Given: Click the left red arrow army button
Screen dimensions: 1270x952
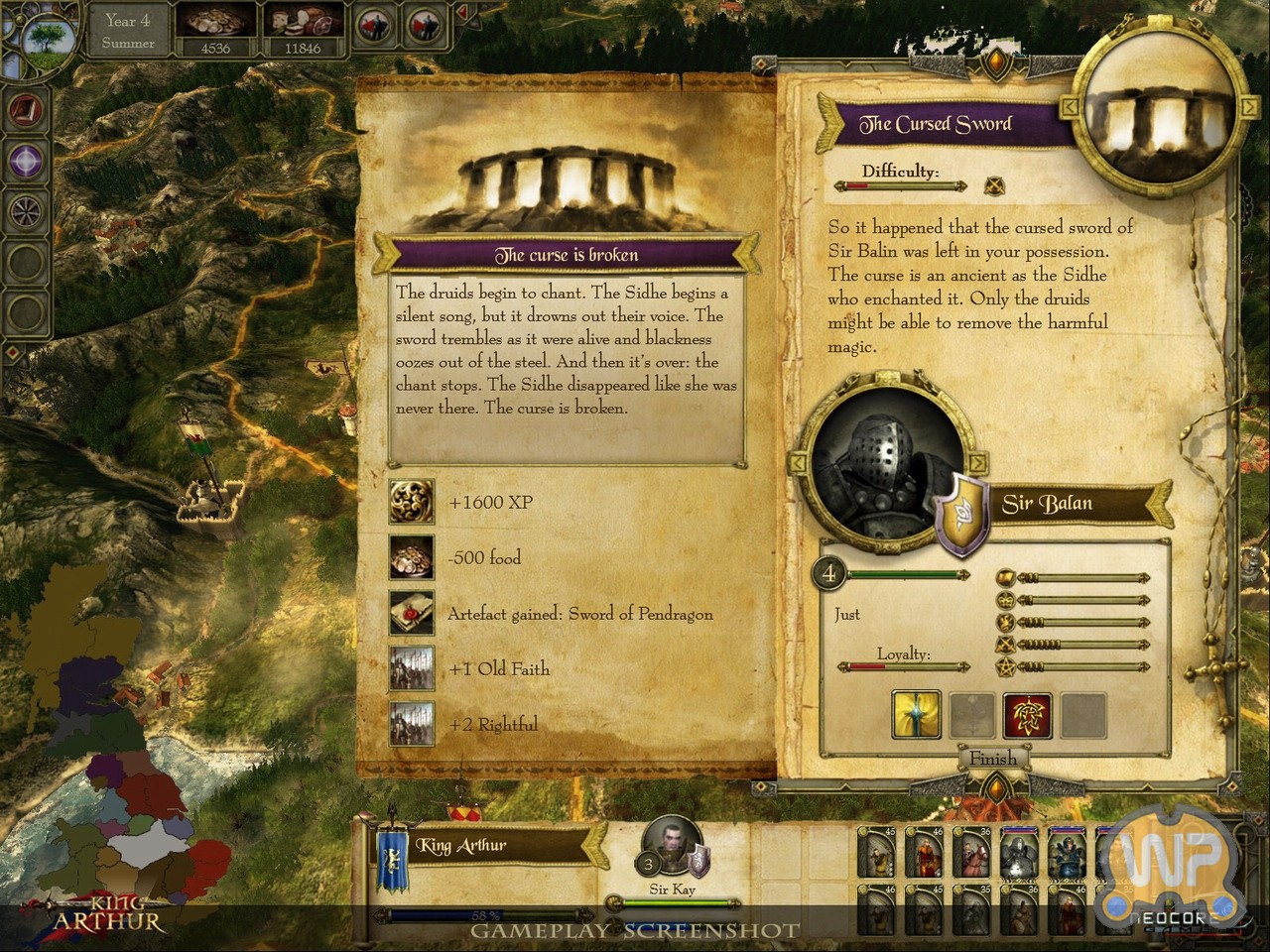Looking at the screenshot, I should [373, 26].
